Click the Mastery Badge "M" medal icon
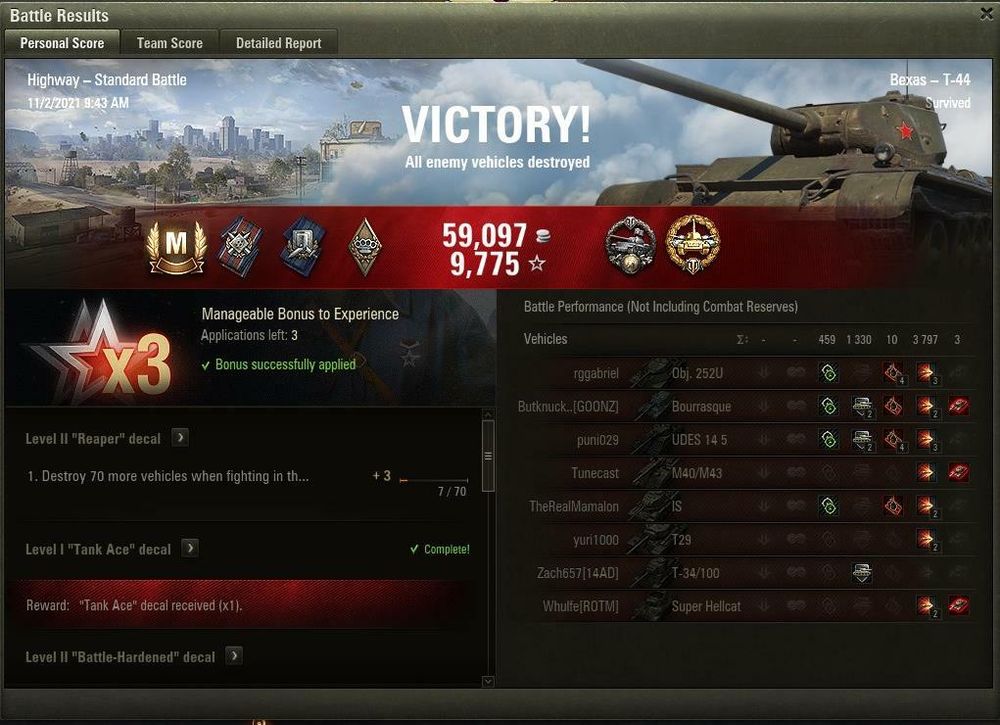Image resolution: width=1000 pixels, height=725 pixels. click(x=176, y=246)
